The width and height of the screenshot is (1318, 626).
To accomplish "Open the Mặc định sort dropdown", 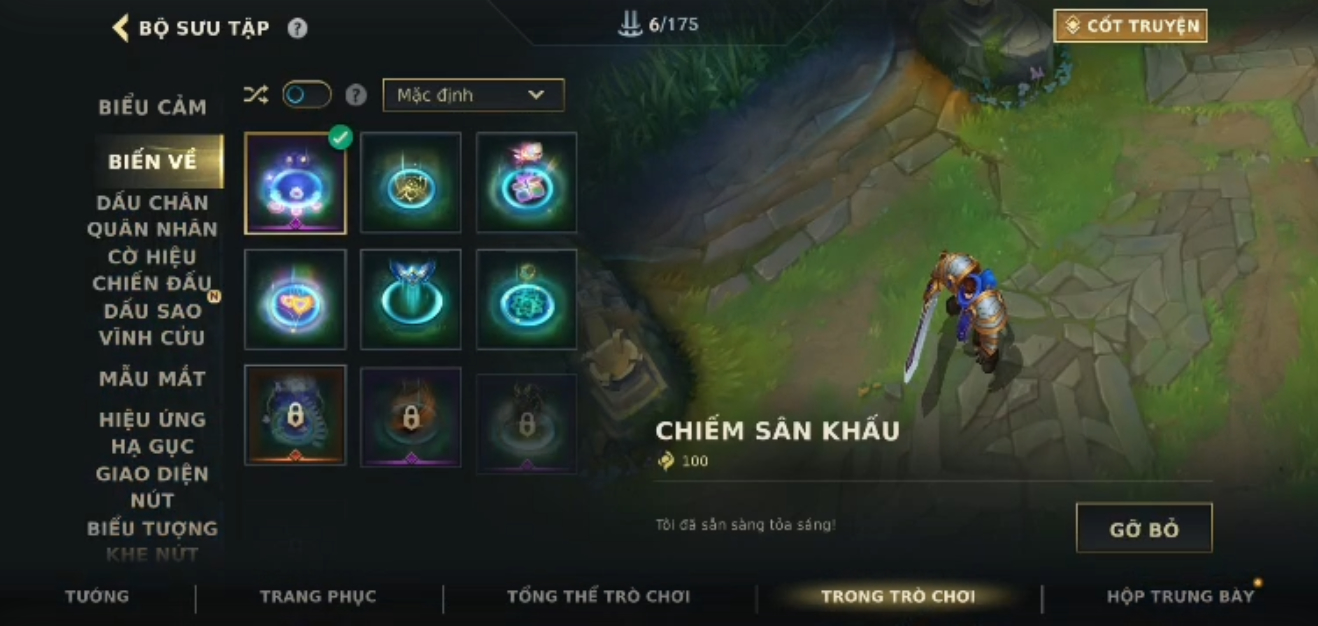I will pyautogui.click(x=473, y=95).
